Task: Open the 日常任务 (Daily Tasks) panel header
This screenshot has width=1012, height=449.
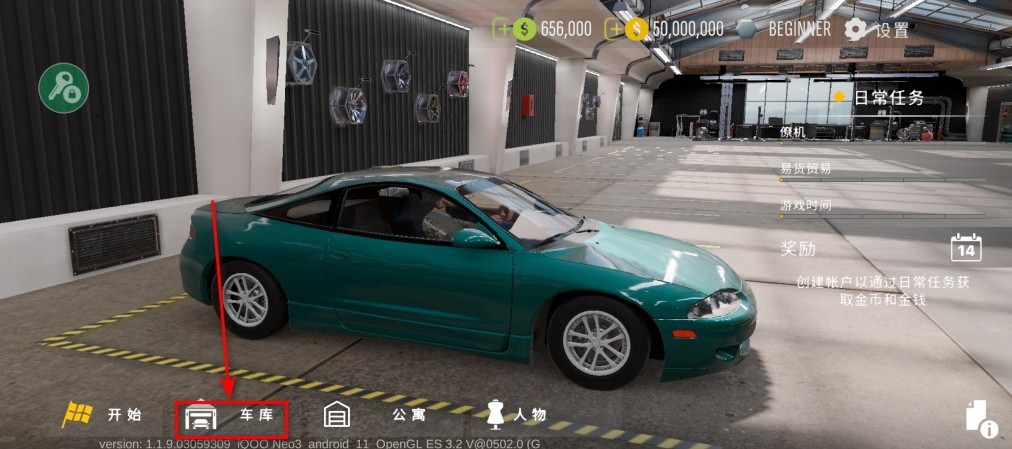Action: [888, 98]
